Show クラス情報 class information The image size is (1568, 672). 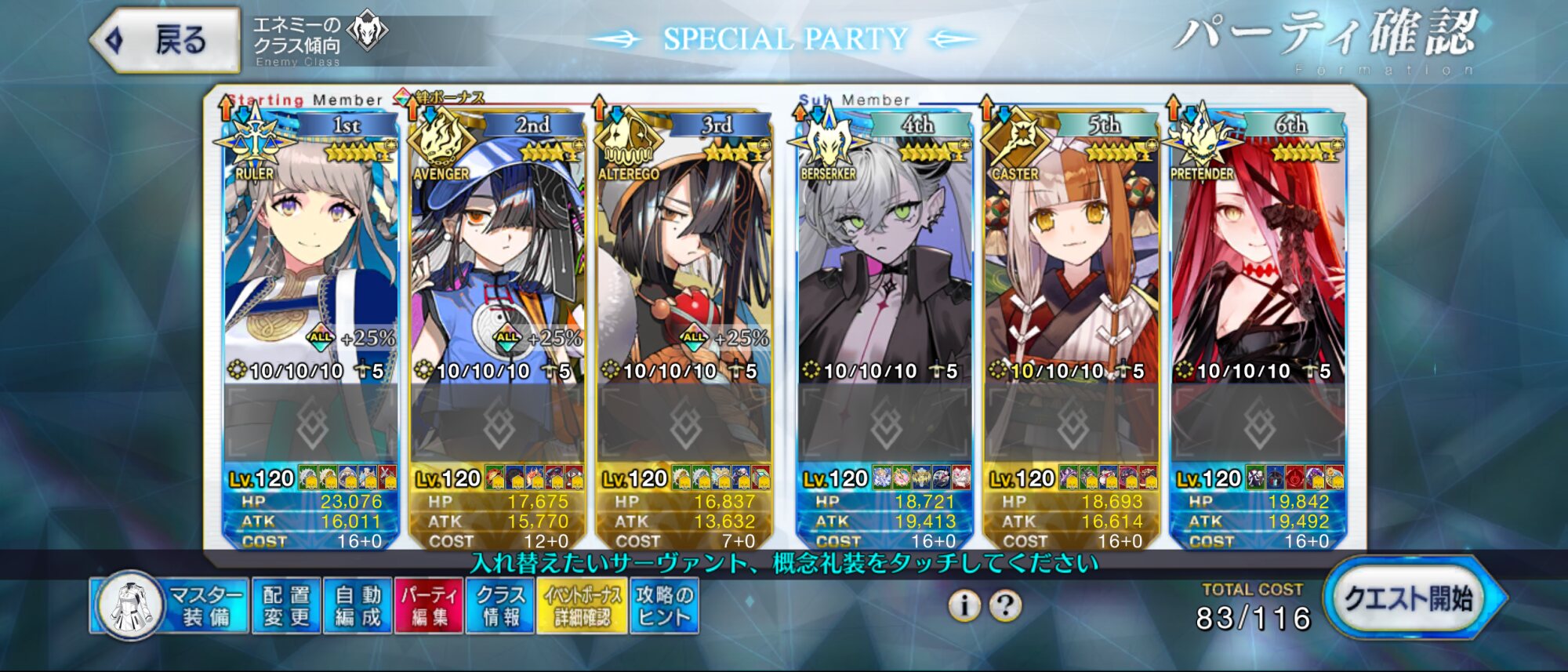point(500,606)
